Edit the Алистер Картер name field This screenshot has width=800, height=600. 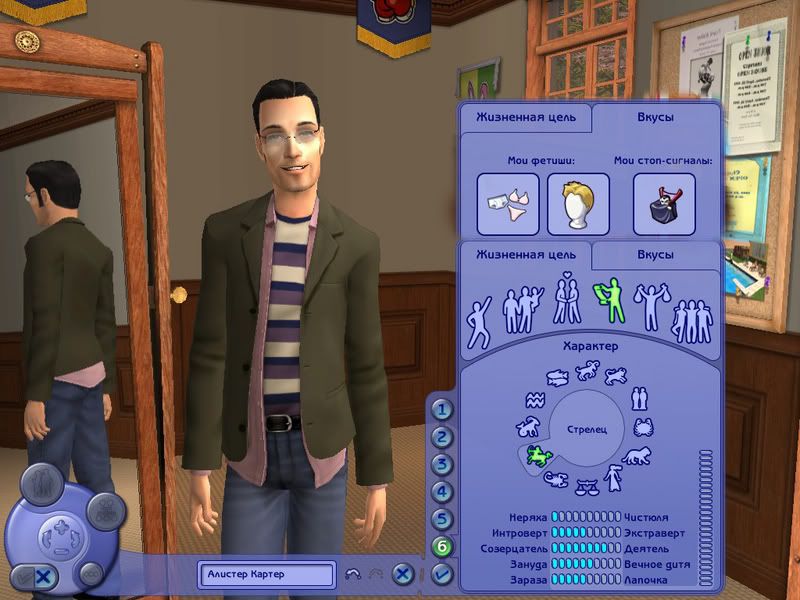tap(267, 574)
